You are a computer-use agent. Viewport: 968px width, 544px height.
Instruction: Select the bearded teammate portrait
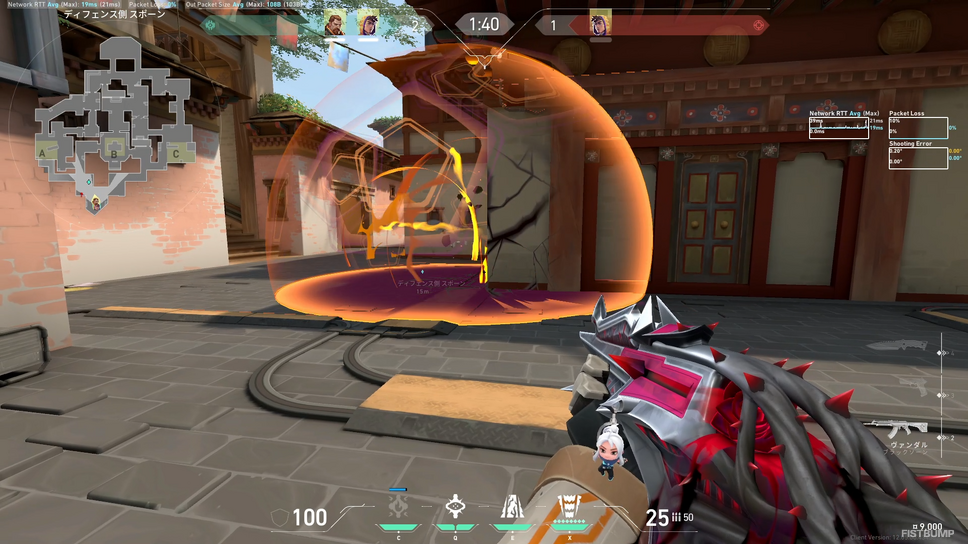click(334, 22)
